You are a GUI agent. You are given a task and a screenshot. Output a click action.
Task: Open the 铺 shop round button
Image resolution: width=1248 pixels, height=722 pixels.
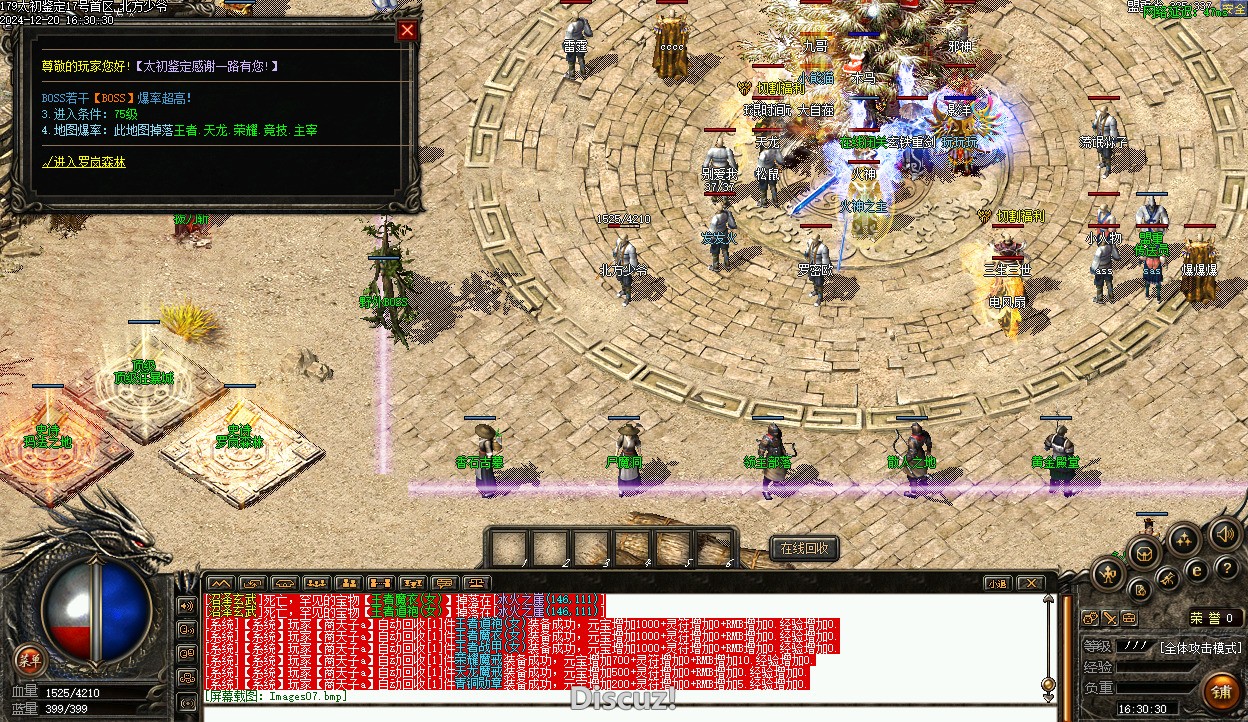click(1222, 689)
